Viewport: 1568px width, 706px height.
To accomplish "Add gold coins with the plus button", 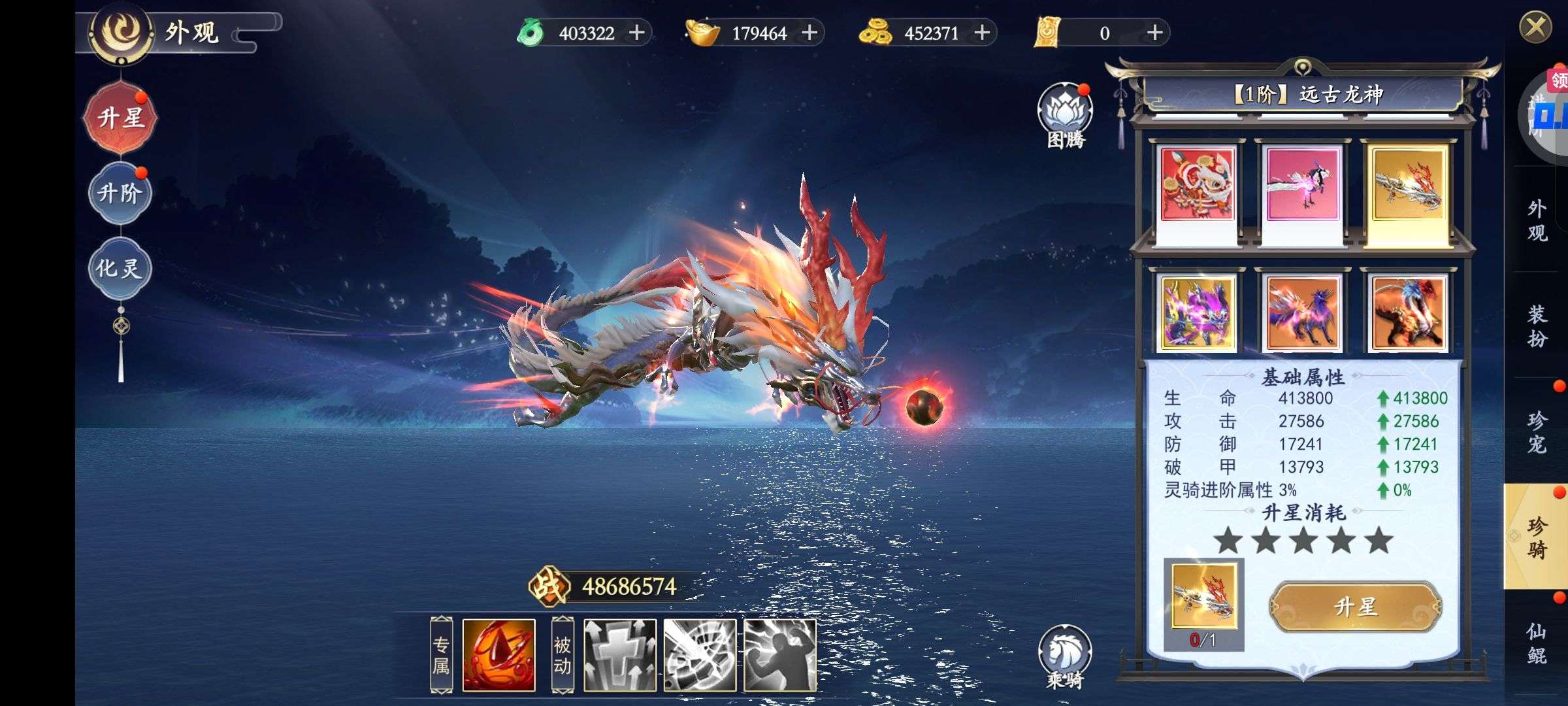I will [x=982, y=33].
